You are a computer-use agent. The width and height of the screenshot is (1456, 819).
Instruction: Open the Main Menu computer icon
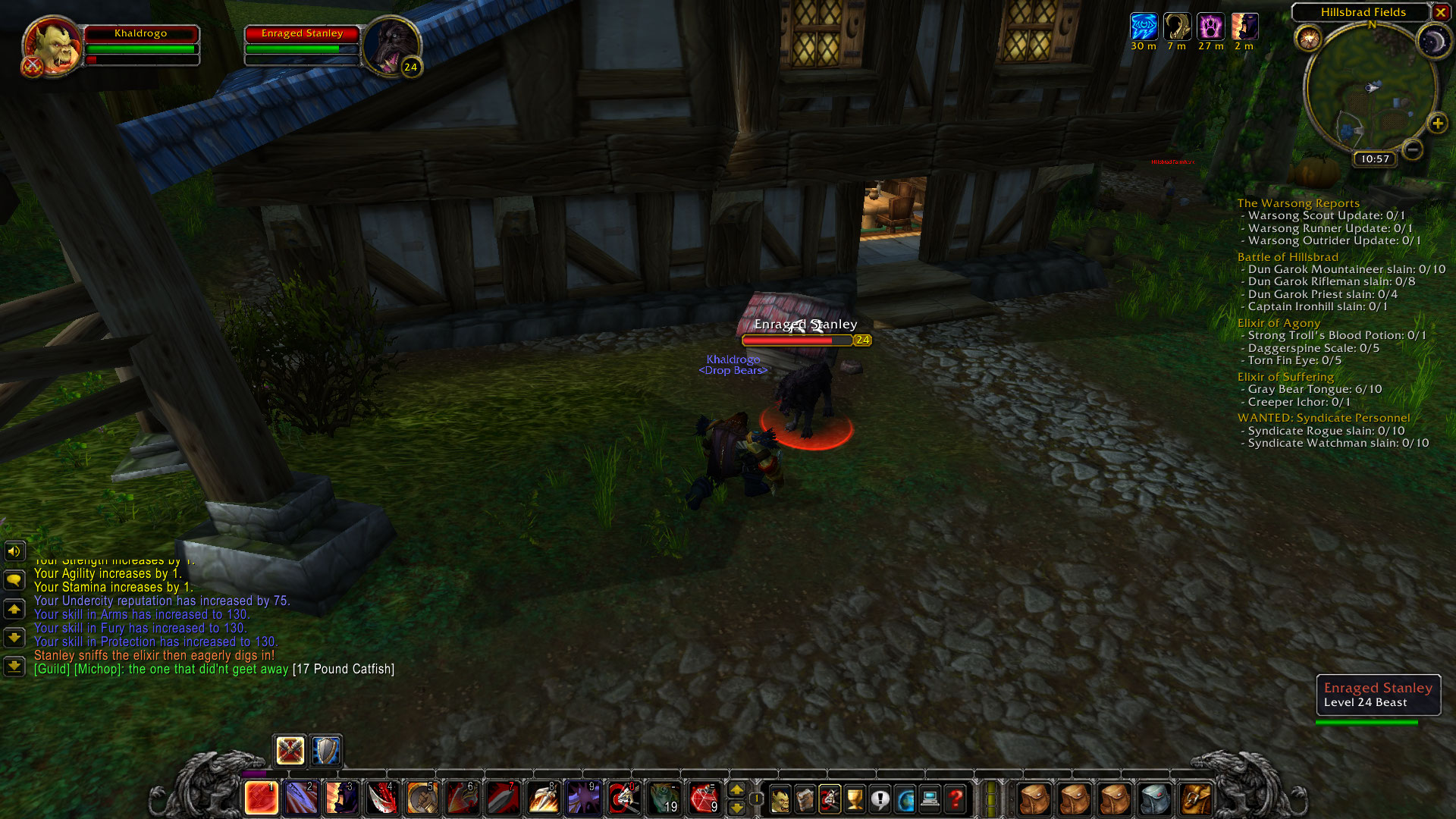click(930, 798)
